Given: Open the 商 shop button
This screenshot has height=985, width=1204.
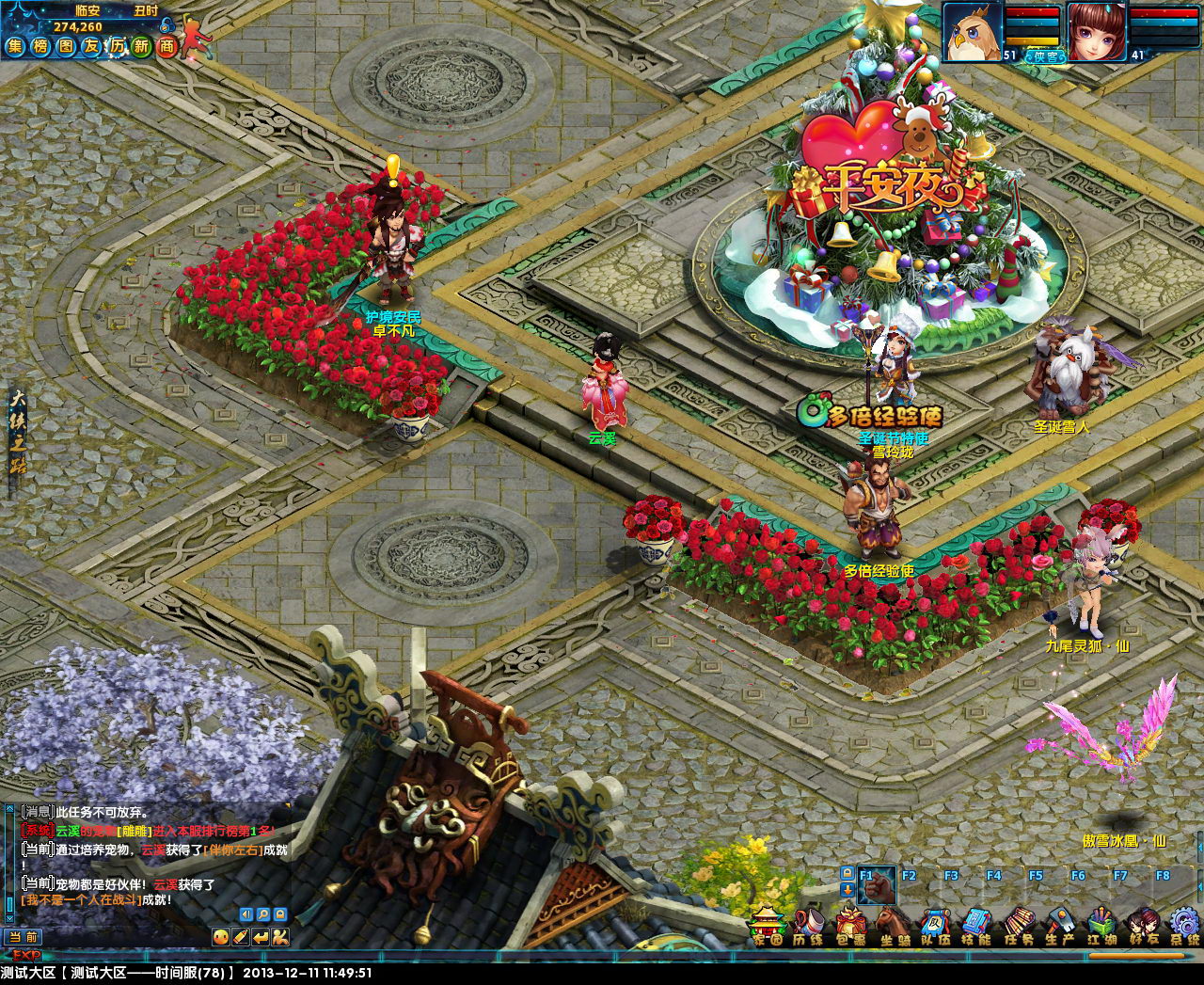Looking at the screenshot, I should pyautogui.click(x=166, y=46).
